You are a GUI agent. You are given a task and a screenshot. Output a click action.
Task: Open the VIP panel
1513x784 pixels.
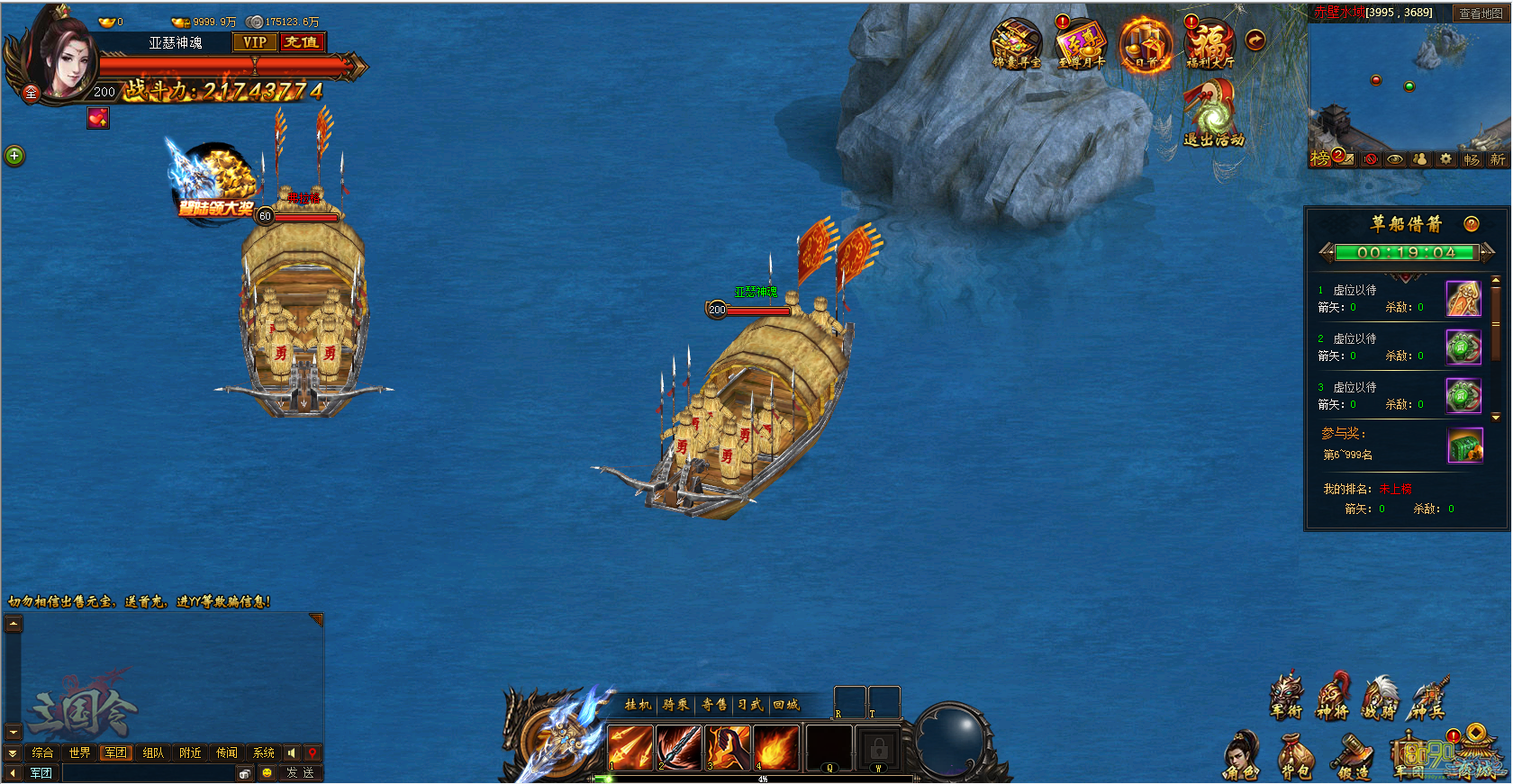pyautogui.click(x=255, y=42)
